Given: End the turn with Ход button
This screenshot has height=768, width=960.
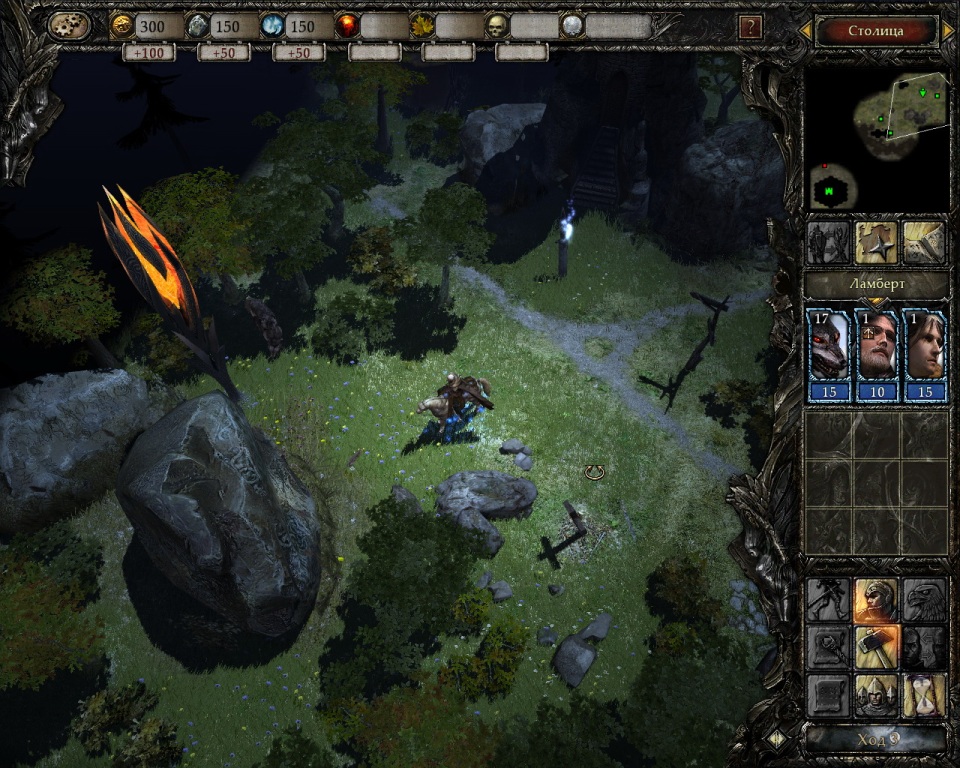Looking at the screenshot, I should tap(876, 740).
